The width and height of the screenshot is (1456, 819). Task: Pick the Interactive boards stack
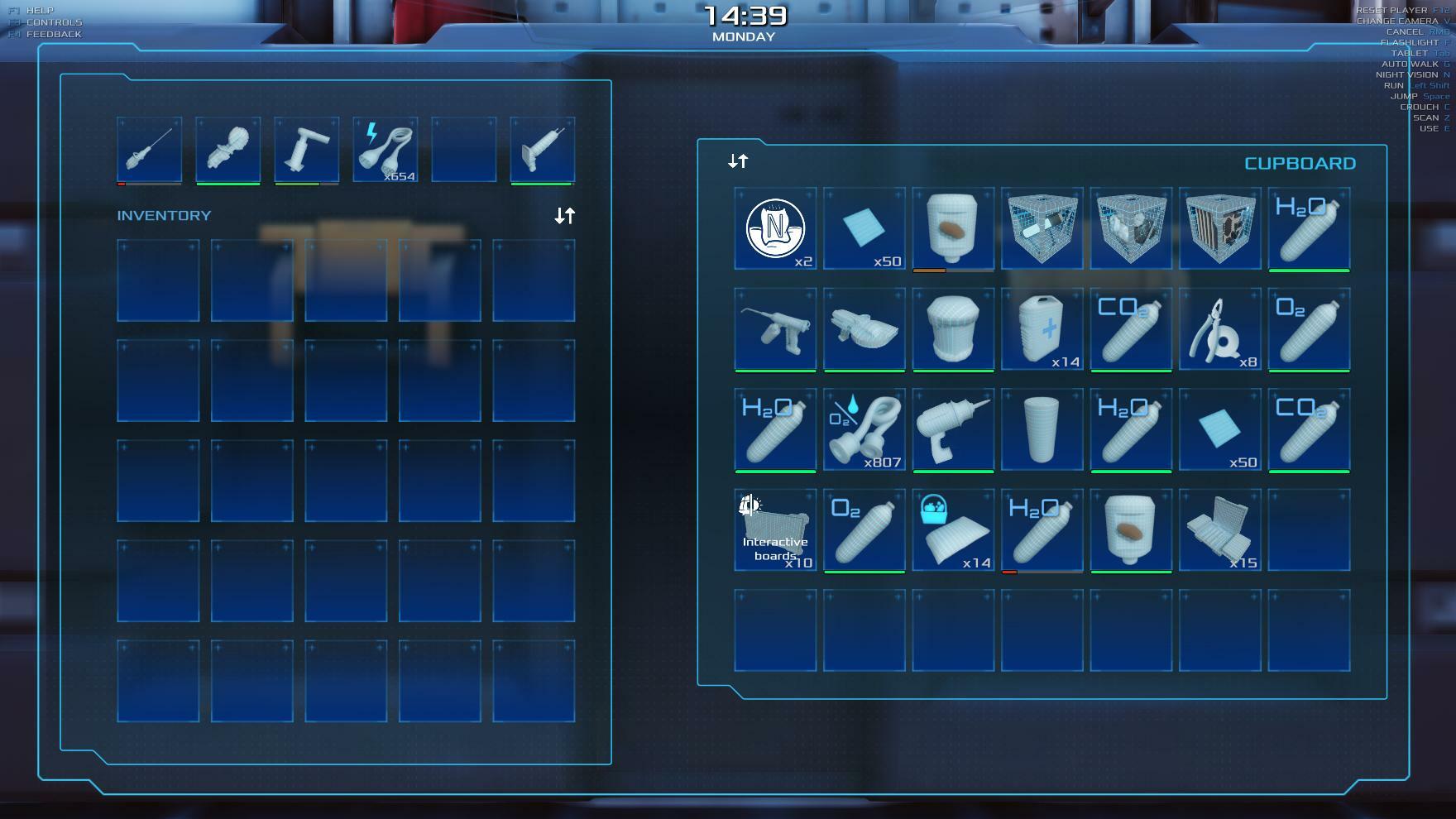coord(775,529)
